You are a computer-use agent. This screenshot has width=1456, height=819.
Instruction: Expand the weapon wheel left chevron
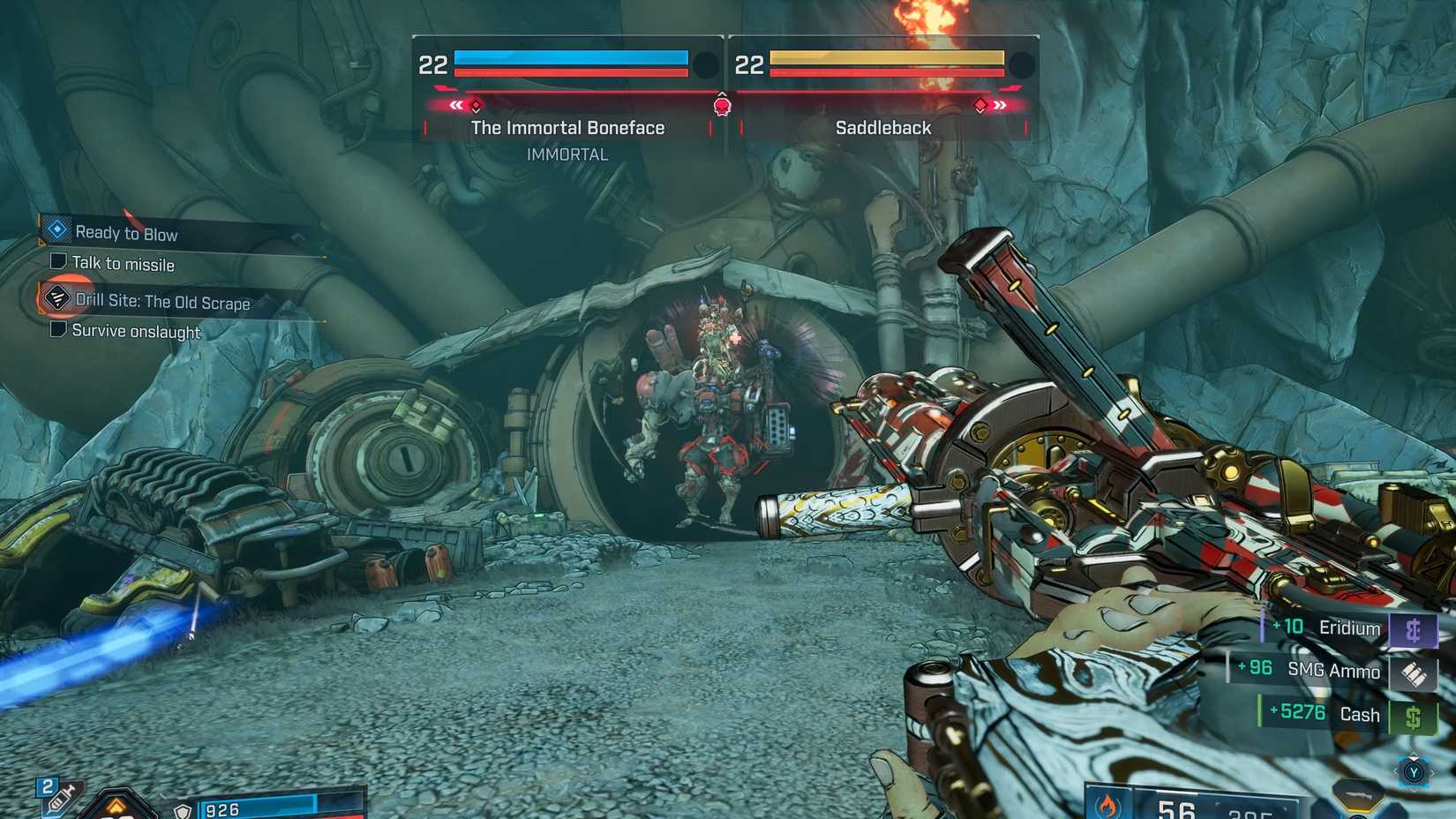tap(1395, 772)
